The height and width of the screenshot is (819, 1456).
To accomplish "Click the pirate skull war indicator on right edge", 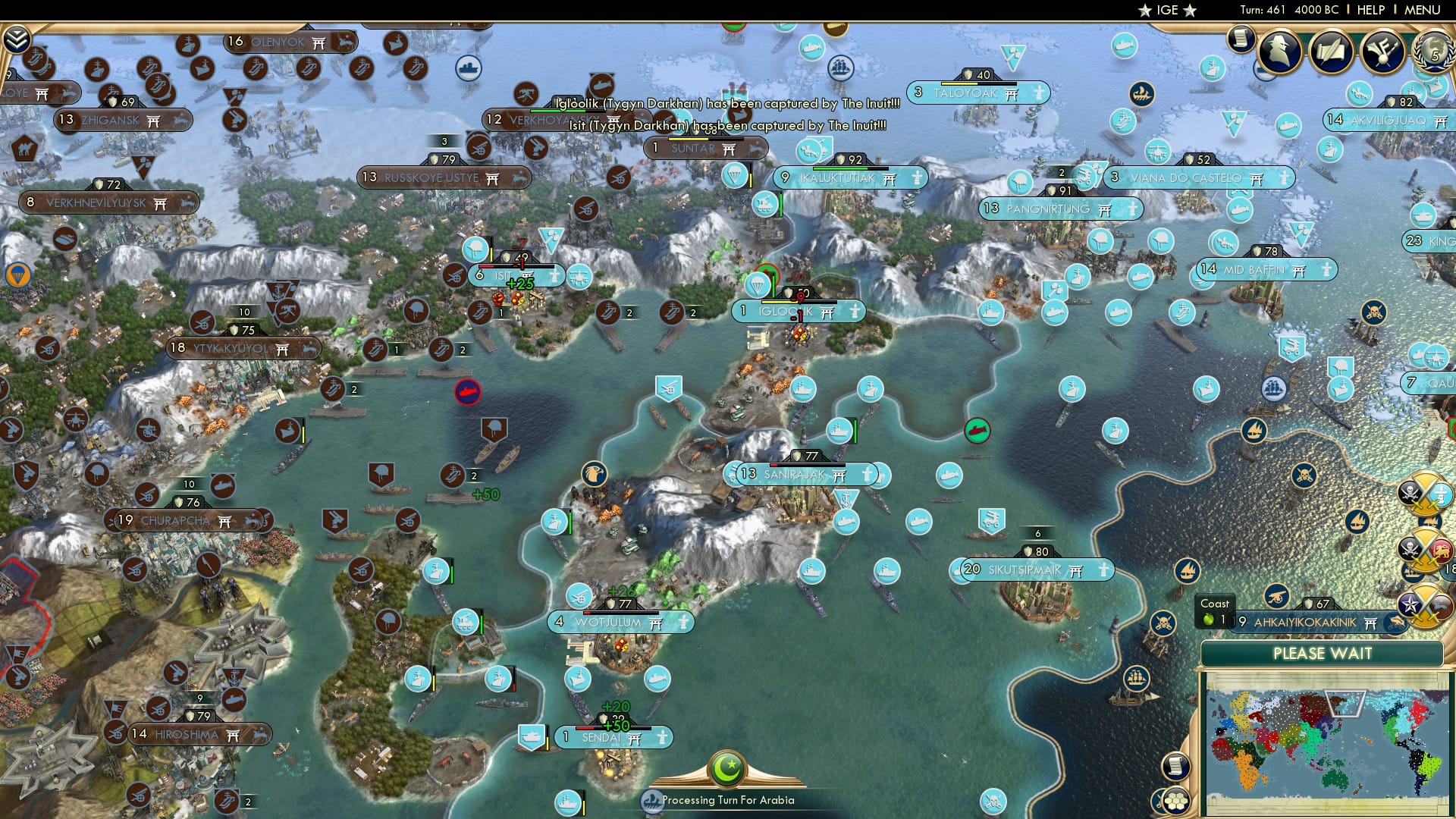I will pos(1410,491).
